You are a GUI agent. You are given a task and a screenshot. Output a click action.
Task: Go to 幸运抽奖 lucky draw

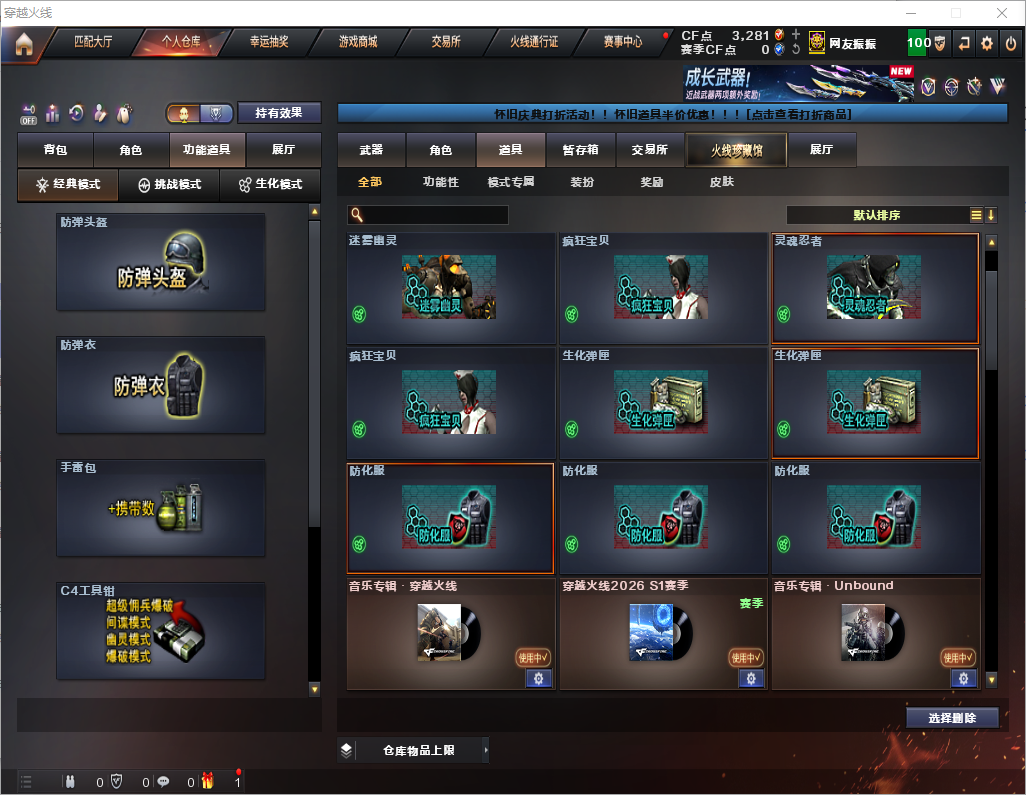[x=268, y=43]
